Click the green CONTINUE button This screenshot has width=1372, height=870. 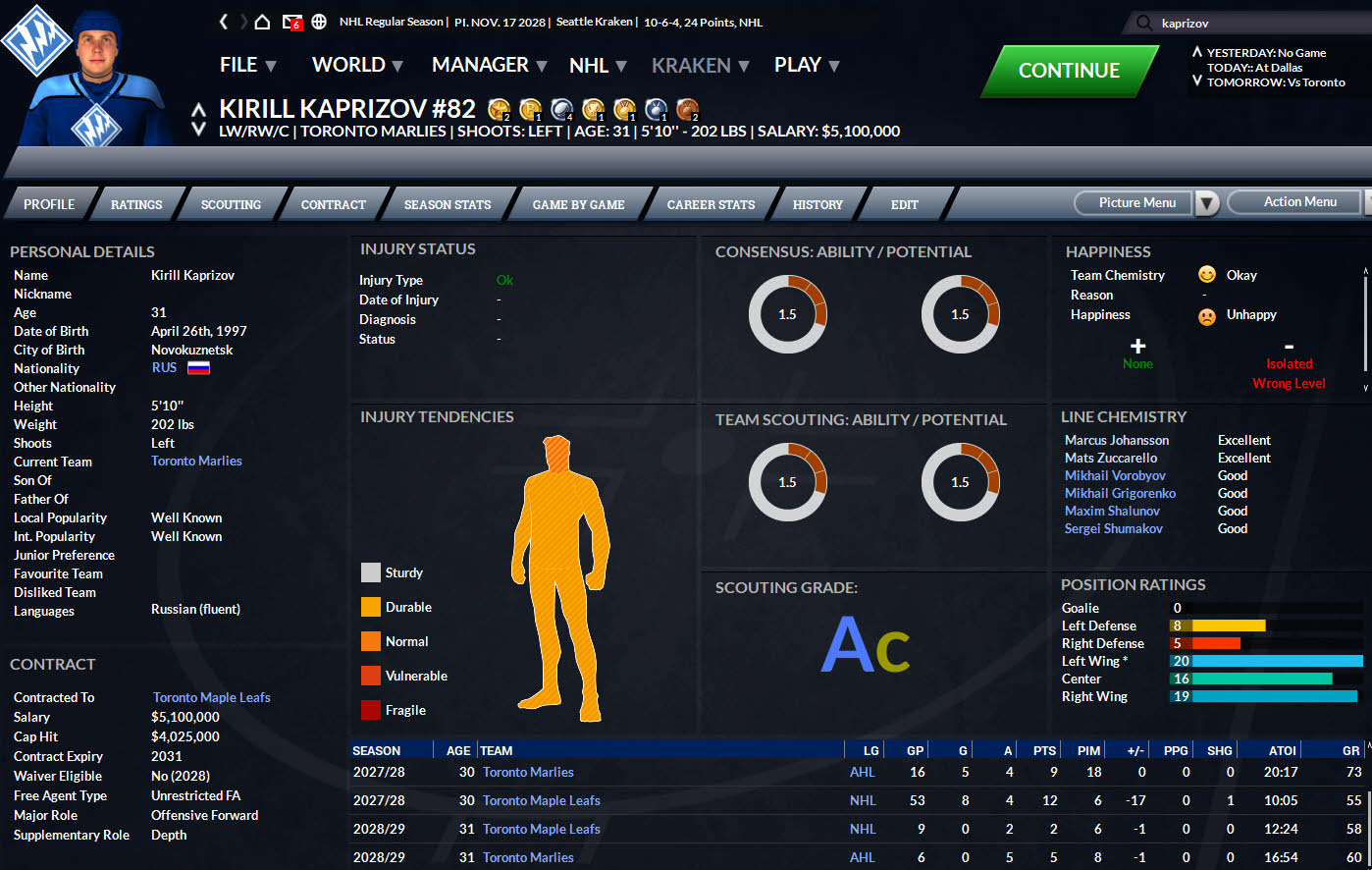click(1068, 71)
